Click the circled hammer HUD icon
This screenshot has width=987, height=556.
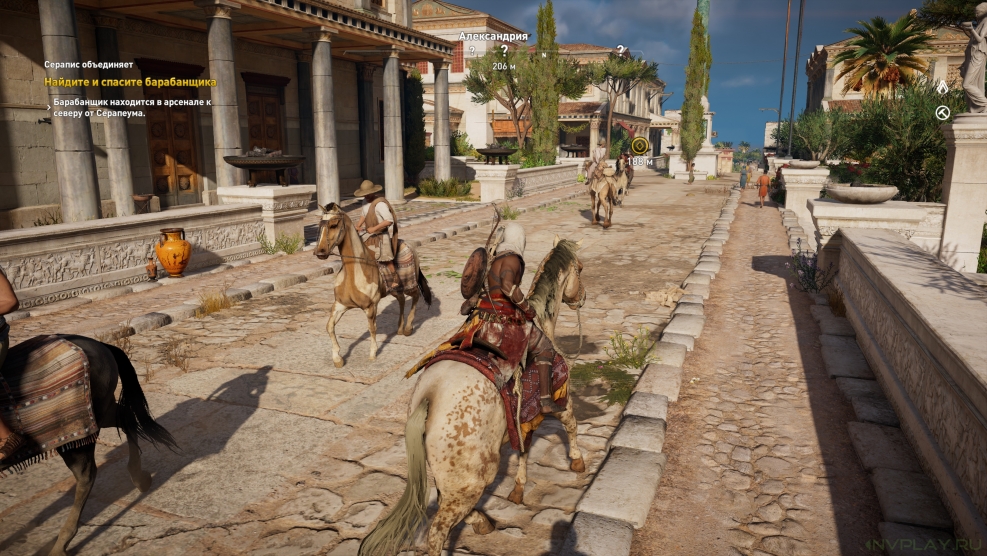pyautogui.click(x=942, y=113)
